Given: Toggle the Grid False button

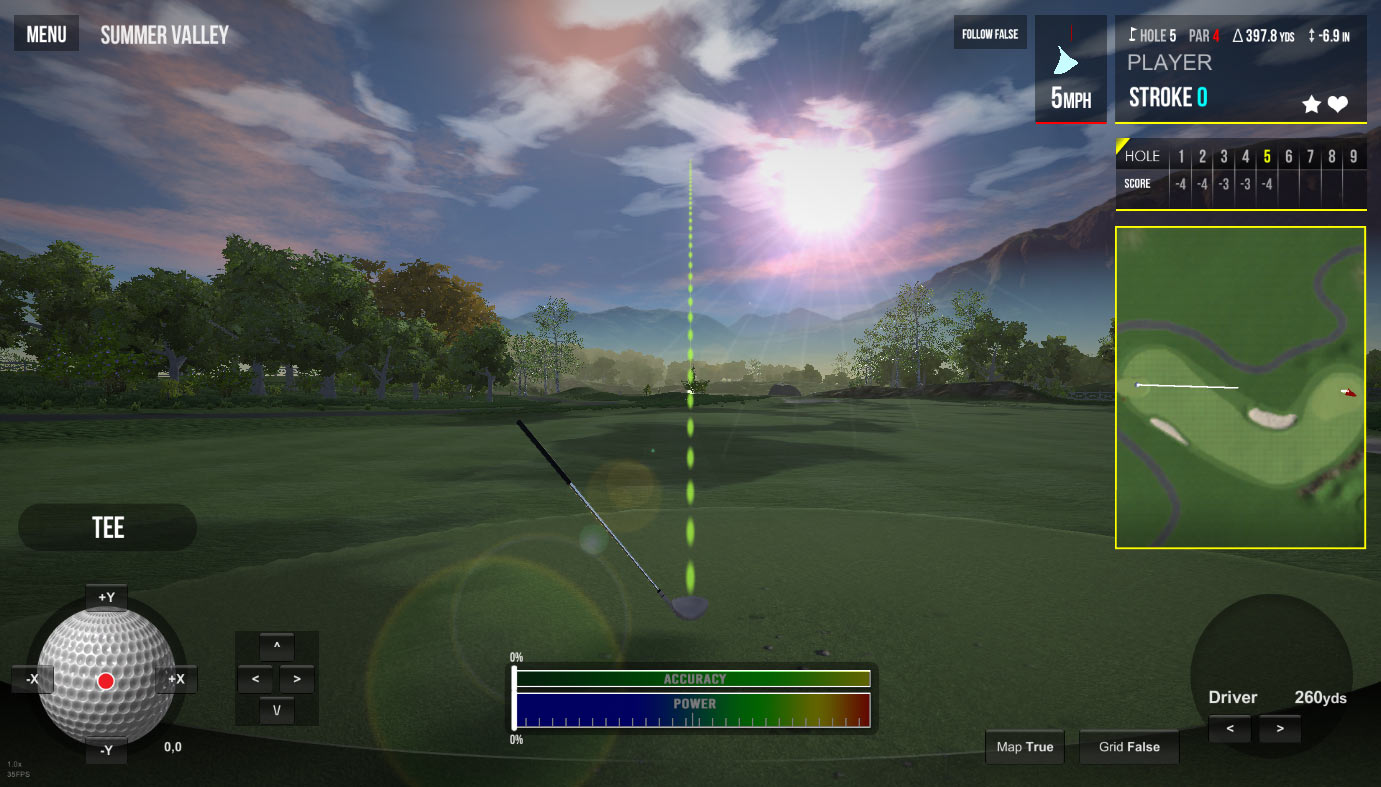Looking at the screenshot, I should pos(1129,747).
